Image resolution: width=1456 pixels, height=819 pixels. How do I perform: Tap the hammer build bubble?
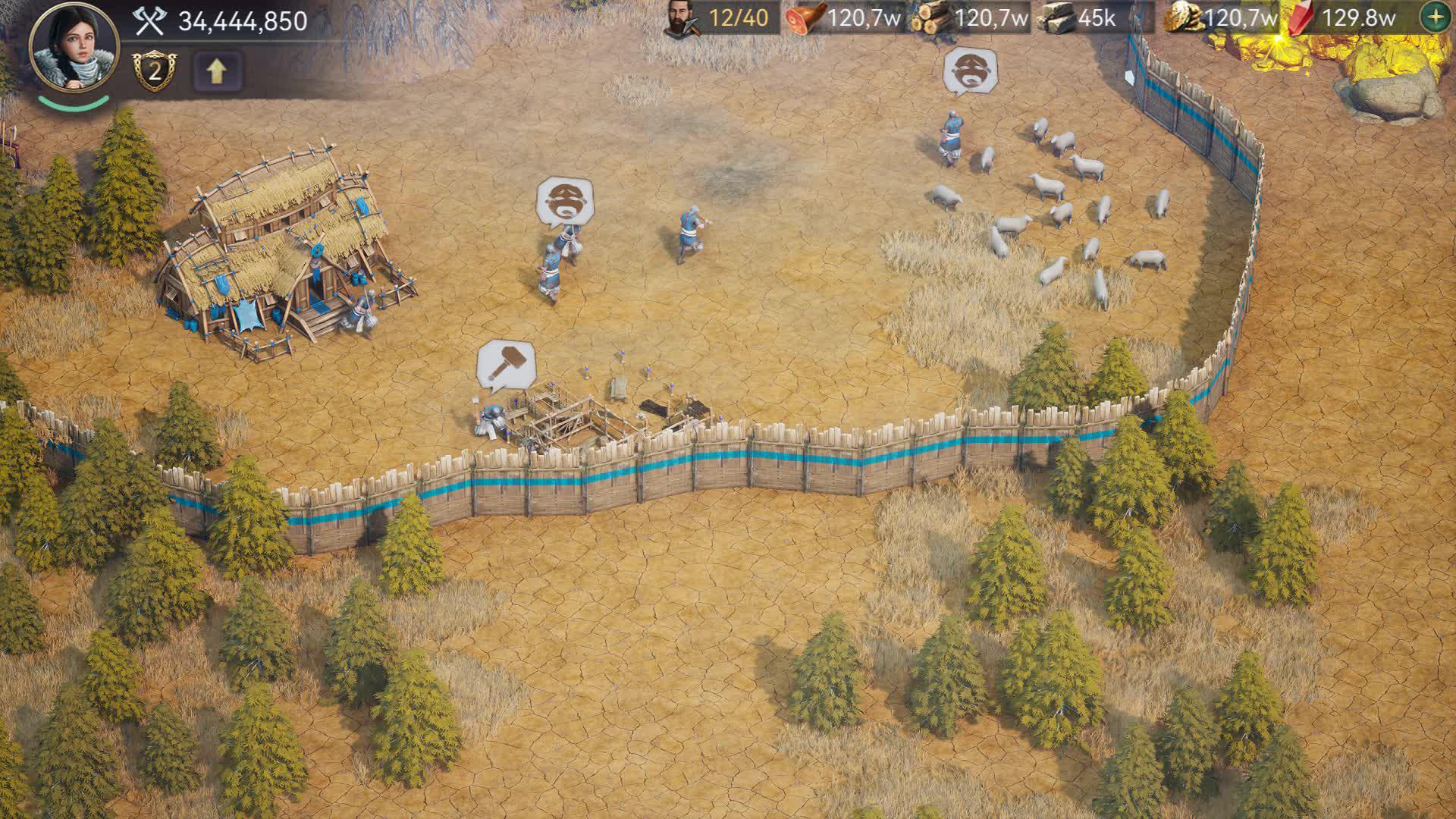pyautogui.click(x=506, y=365)
